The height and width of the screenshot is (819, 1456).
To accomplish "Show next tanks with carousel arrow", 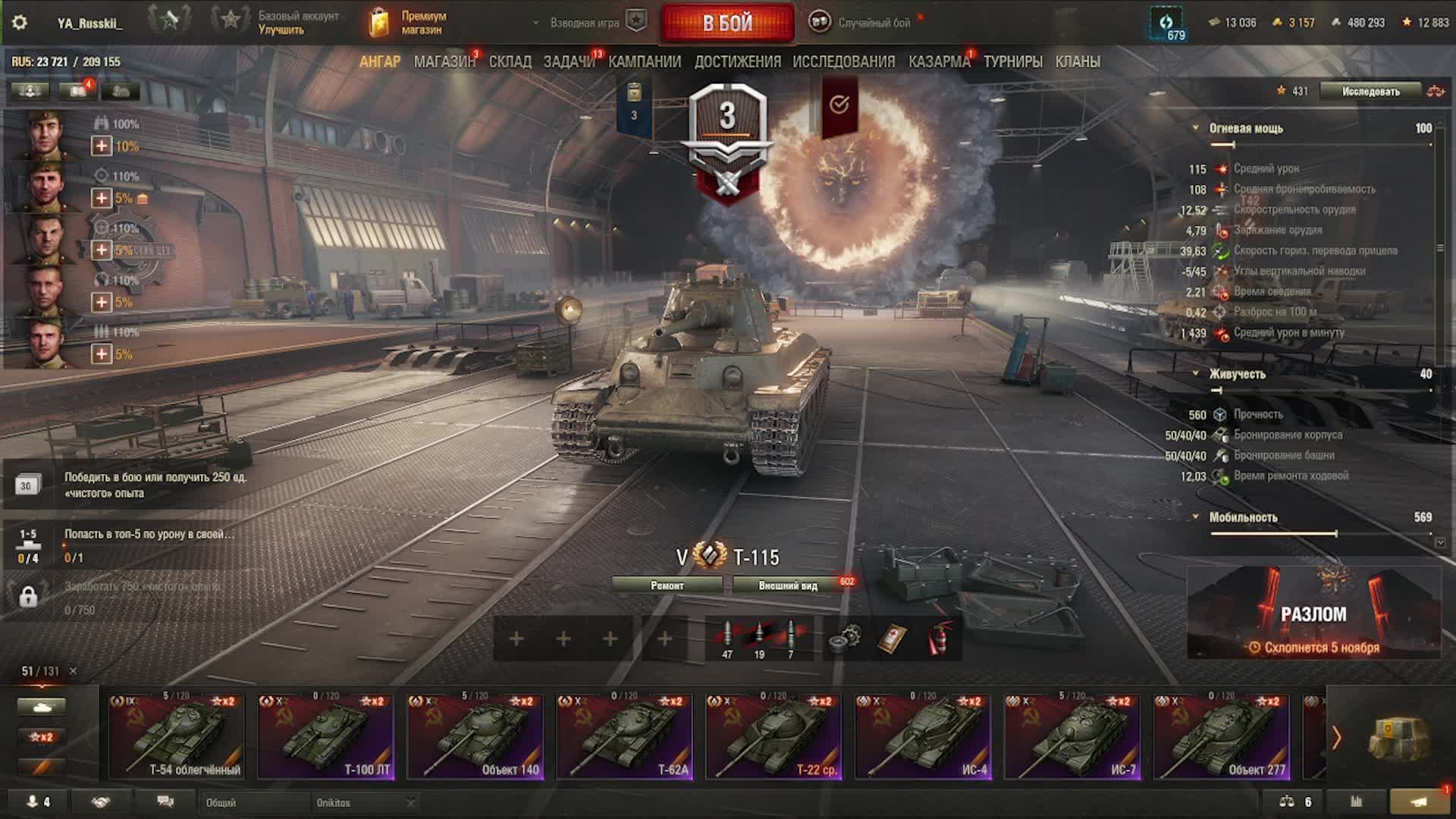I will (x=1336, y=737).
